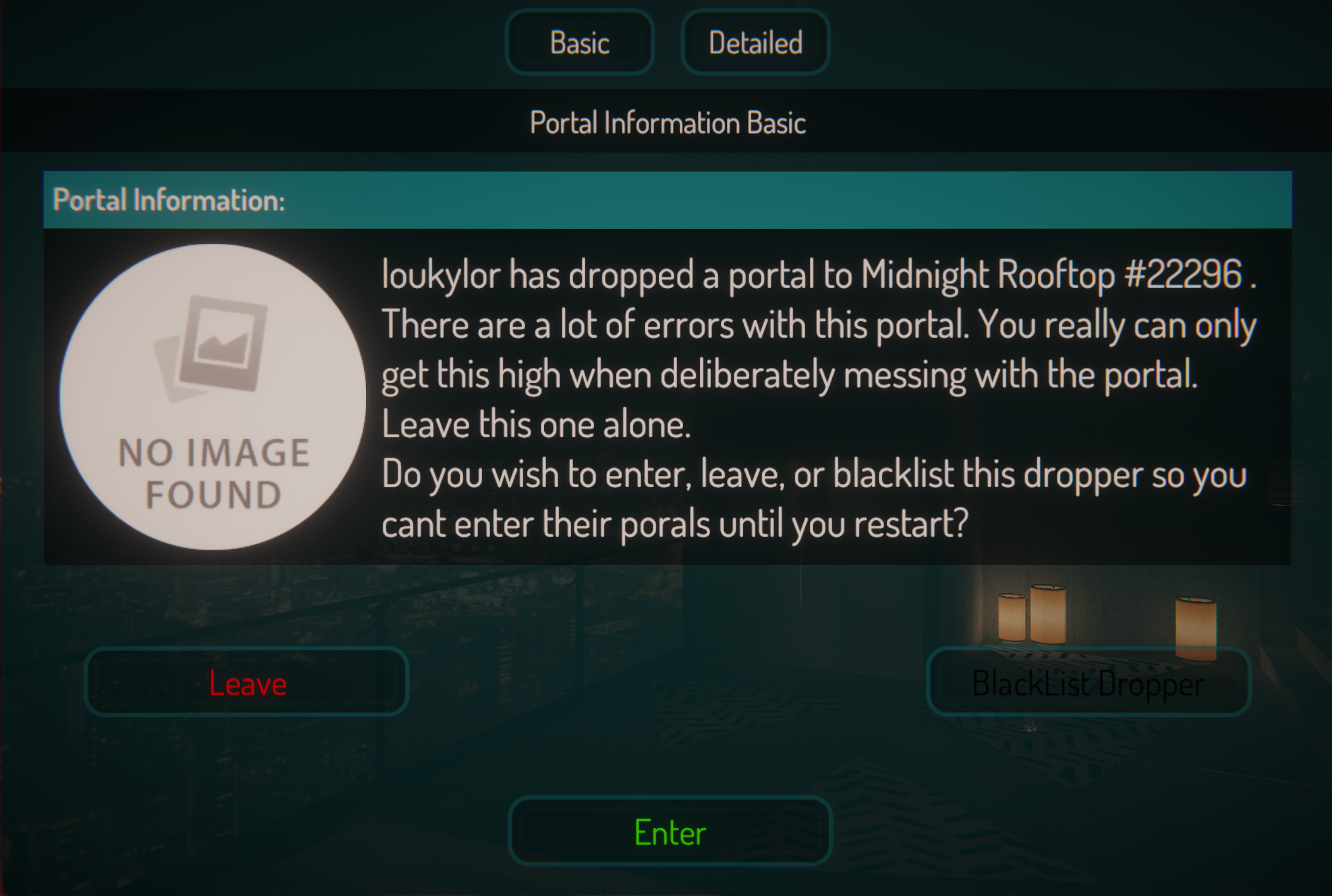The image size is (1332, 896).
Task: Select the Portal Information header
Action: (170, 199)
